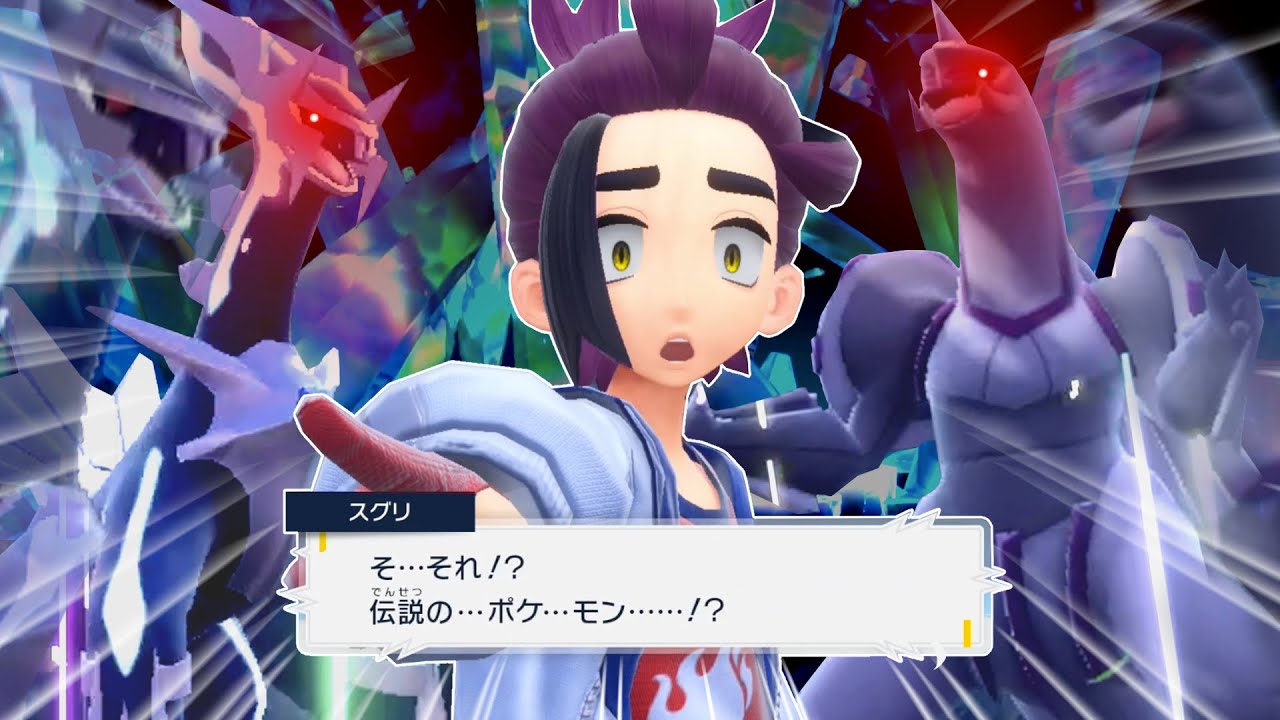Click the furigana でんせつ above 伝説
The width and height of the screenshot is (1280, 720).
(398, 592)
